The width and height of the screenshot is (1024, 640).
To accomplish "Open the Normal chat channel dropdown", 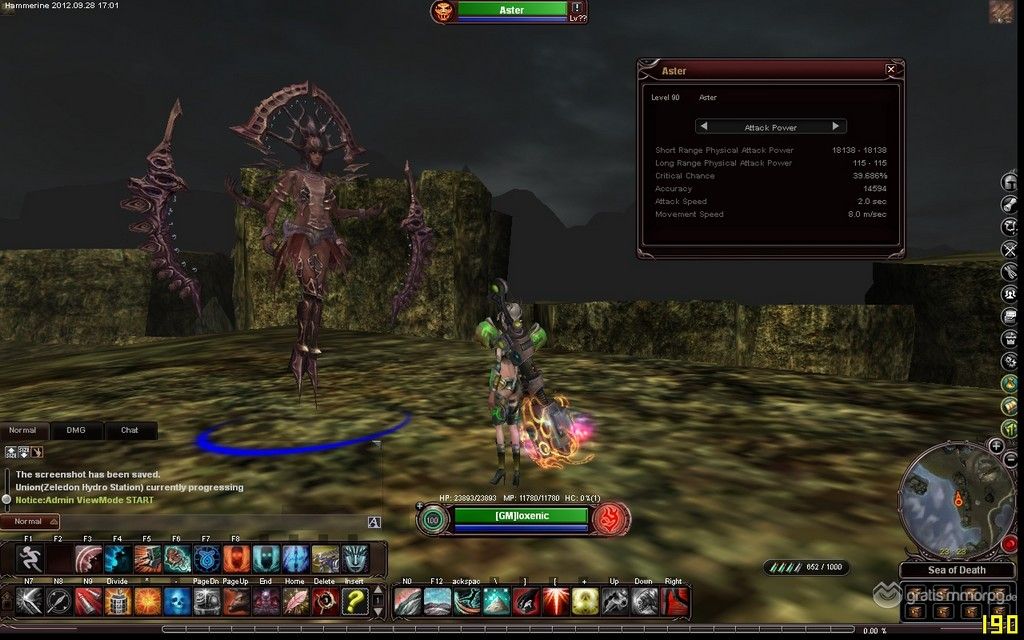I will pyautogui.click(x=31, y=522).
